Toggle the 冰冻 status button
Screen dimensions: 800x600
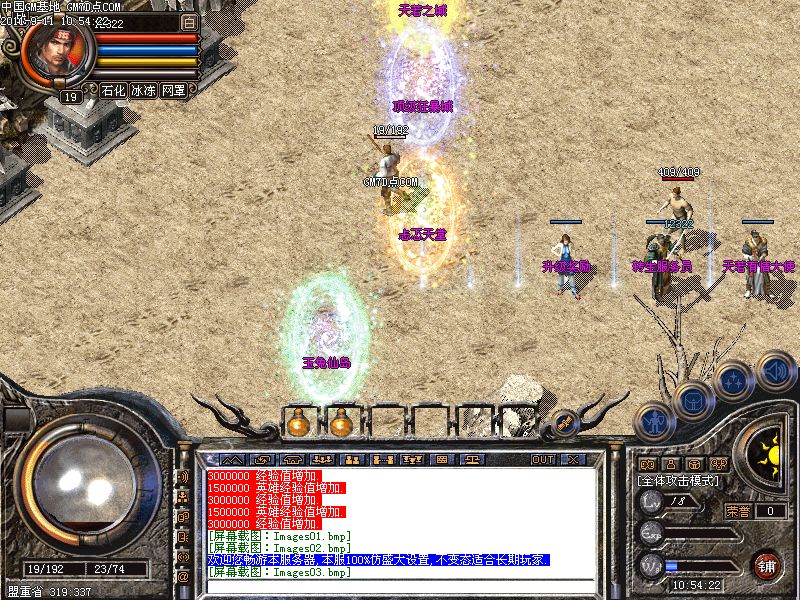click(143, 90)
